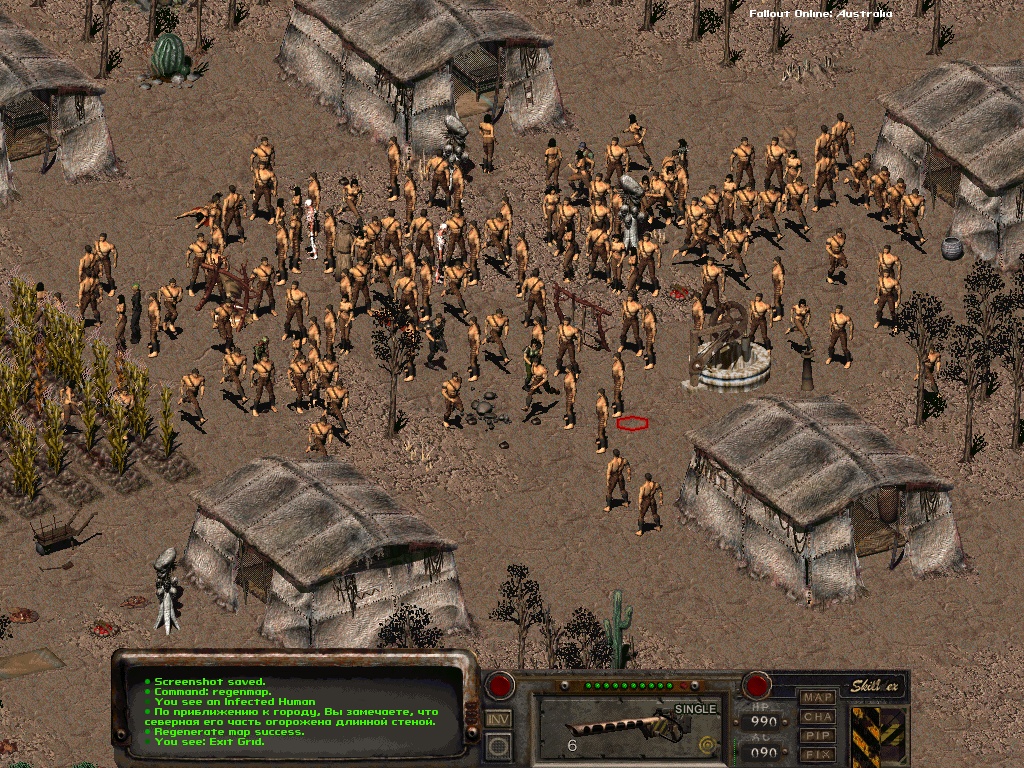Click the red button right of the weapon slot
The image size is (1024, 768).
pos(755,686)
